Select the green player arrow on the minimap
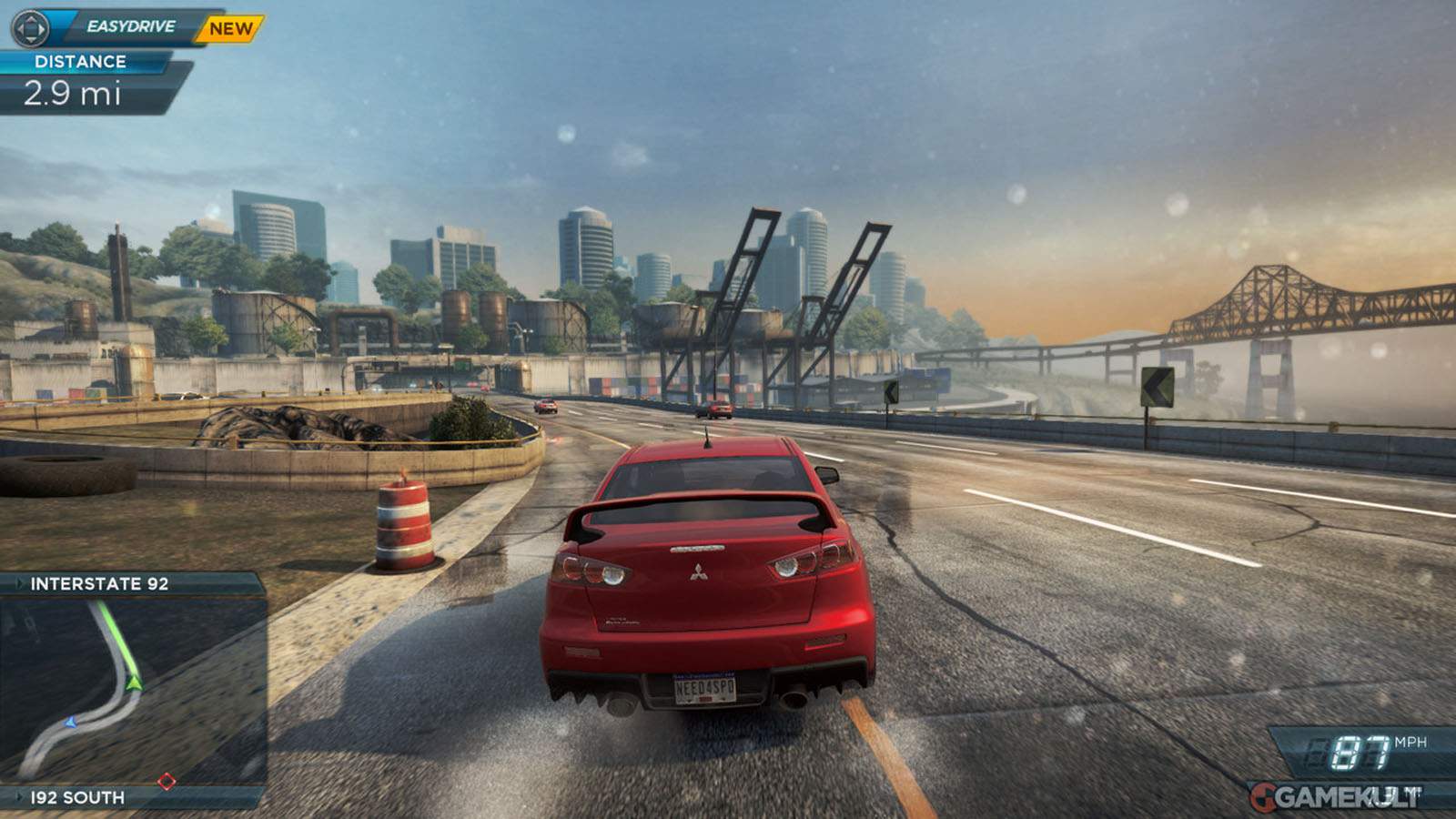 [134, 681]
